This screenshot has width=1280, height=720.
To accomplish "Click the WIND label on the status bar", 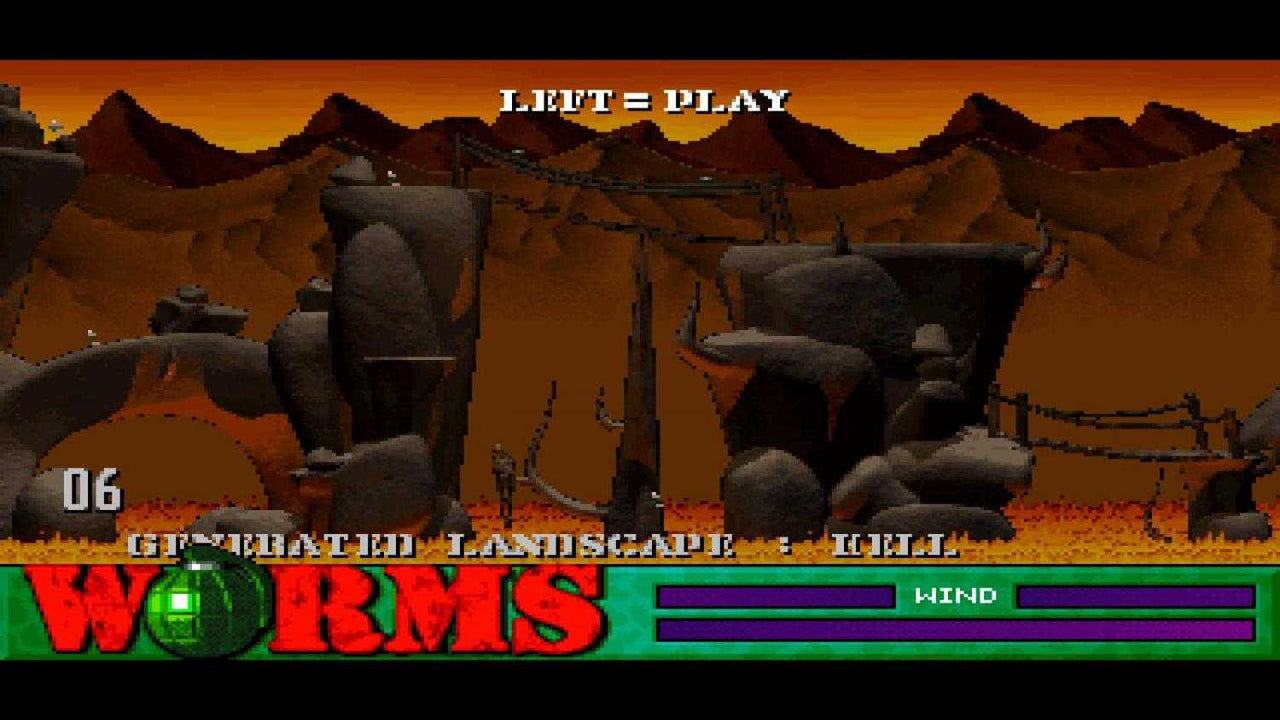I will [x=946, y=597].
